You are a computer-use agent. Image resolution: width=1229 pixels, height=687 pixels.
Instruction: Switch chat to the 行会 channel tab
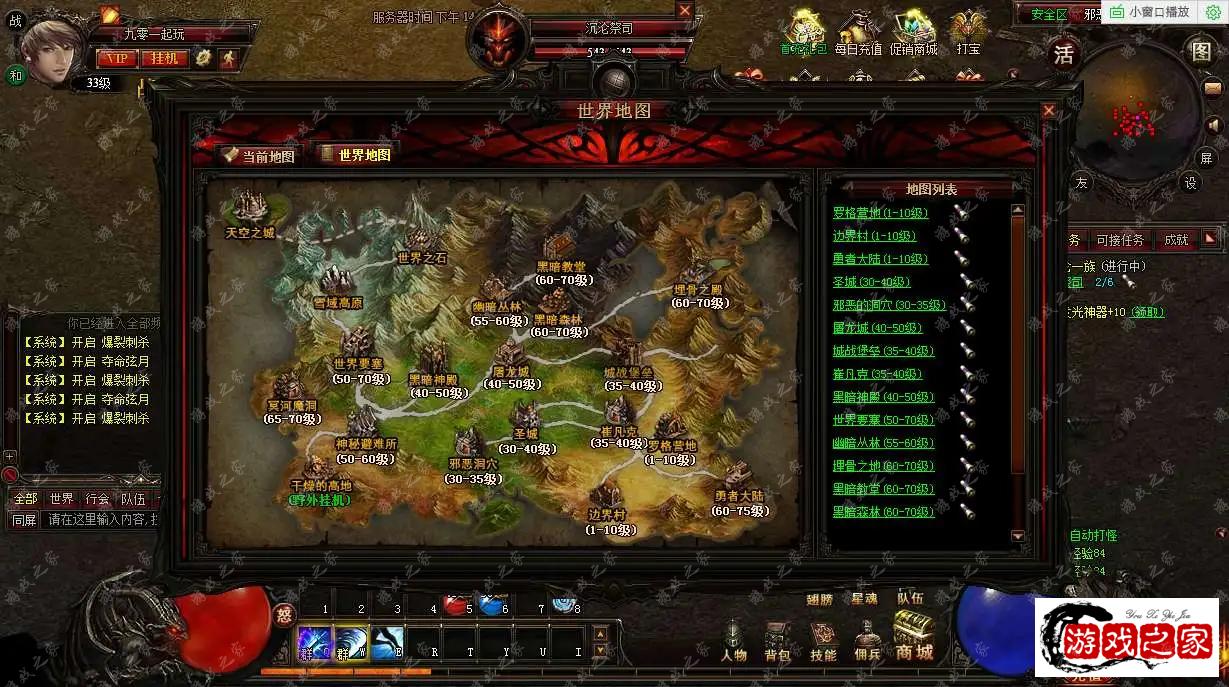tap(97, 499)
